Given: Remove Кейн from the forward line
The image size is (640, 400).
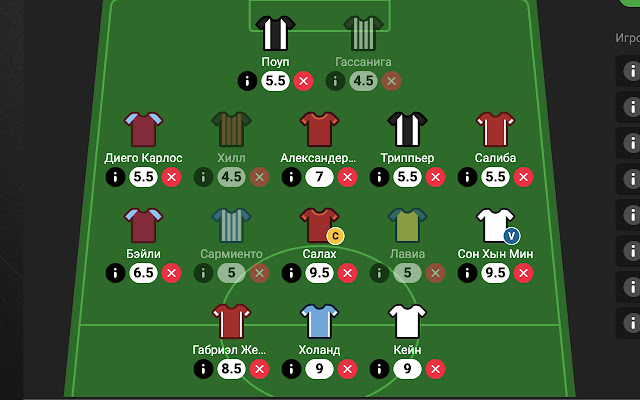Looking at the screenshot, I should pyautogui.click(x=435, y=369).
